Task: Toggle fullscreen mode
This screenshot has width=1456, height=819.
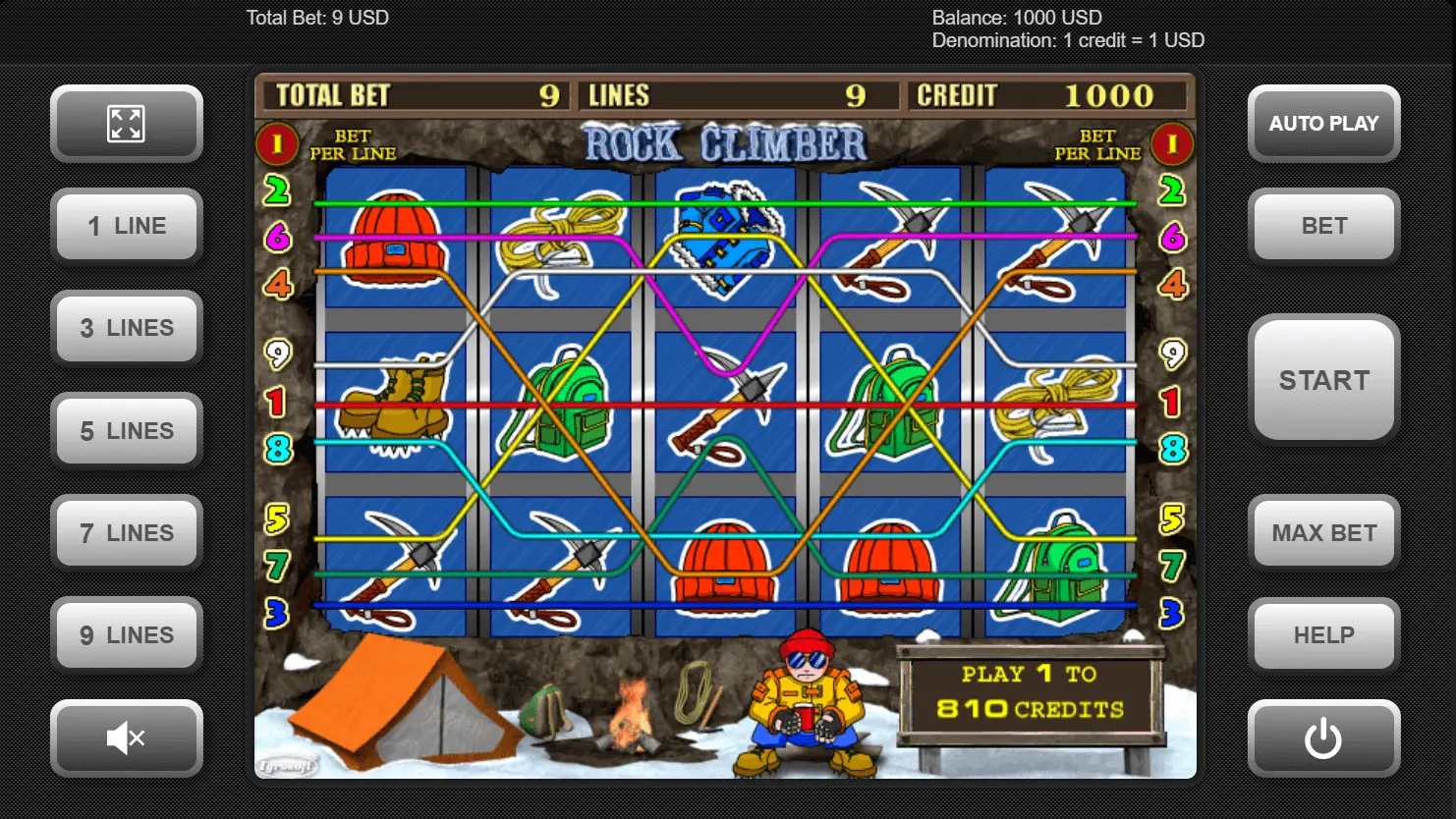Action: tap(126, 124)
